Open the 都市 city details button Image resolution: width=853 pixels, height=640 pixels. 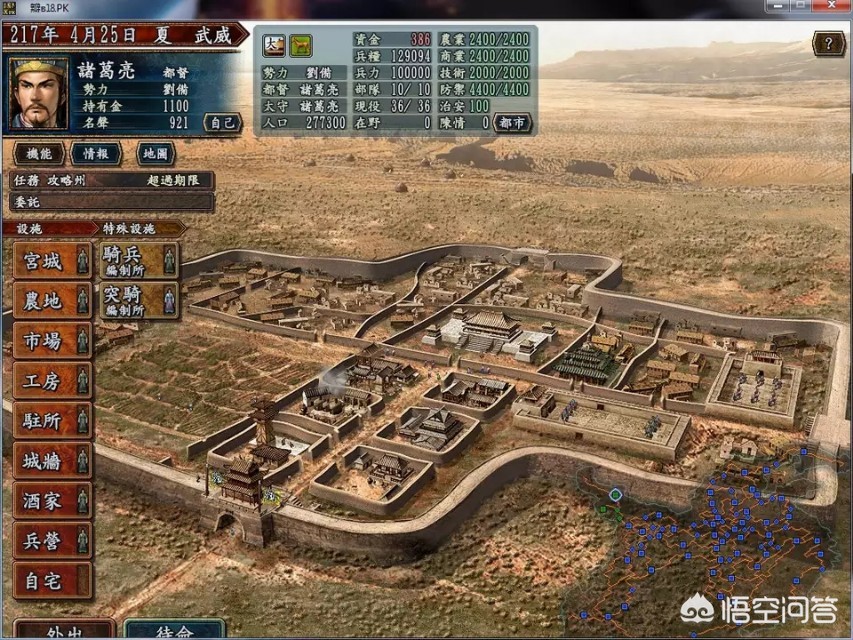pyautogui.click(x=512, y=123)
